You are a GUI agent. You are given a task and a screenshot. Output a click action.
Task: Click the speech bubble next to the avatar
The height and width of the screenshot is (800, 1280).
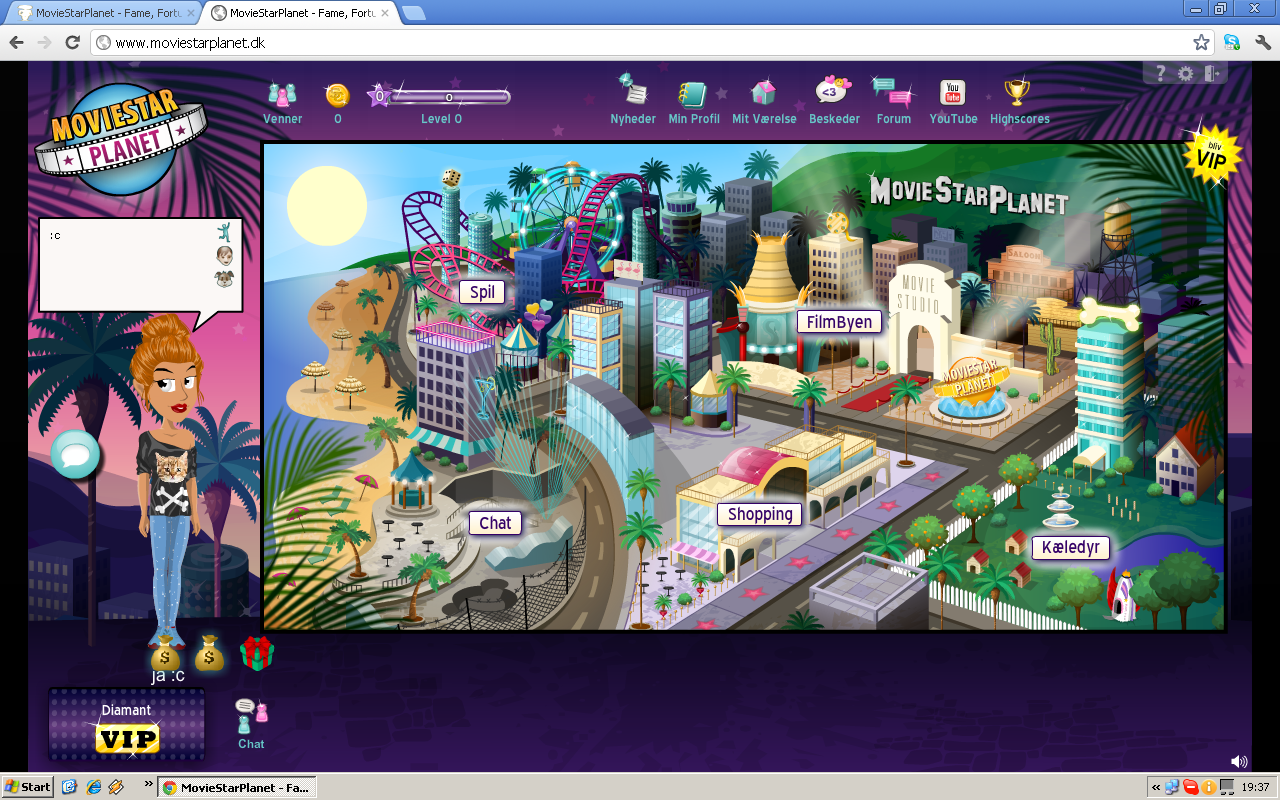(x=75, y=455)
